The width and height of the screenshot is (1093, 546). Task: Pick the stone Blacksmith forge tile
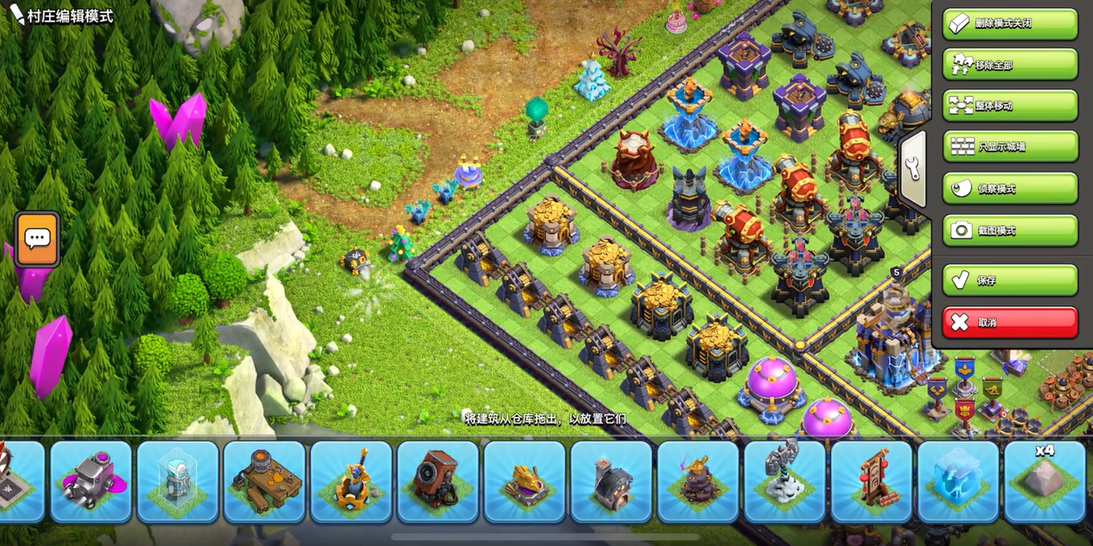(611, 482)
